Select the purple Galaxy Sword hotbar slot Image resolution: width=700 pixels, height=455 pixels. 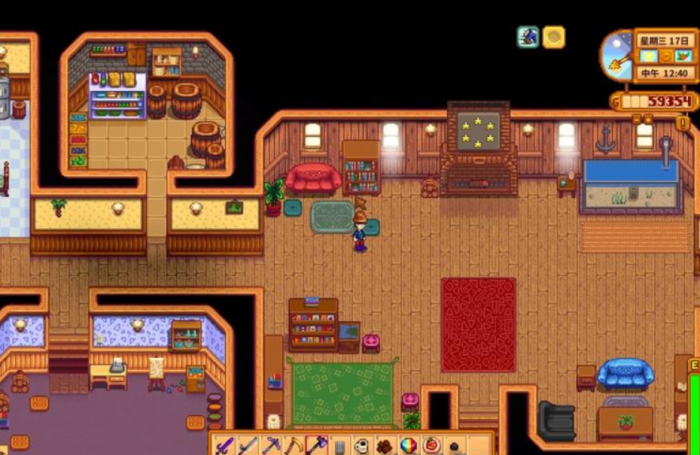point(224,445)
